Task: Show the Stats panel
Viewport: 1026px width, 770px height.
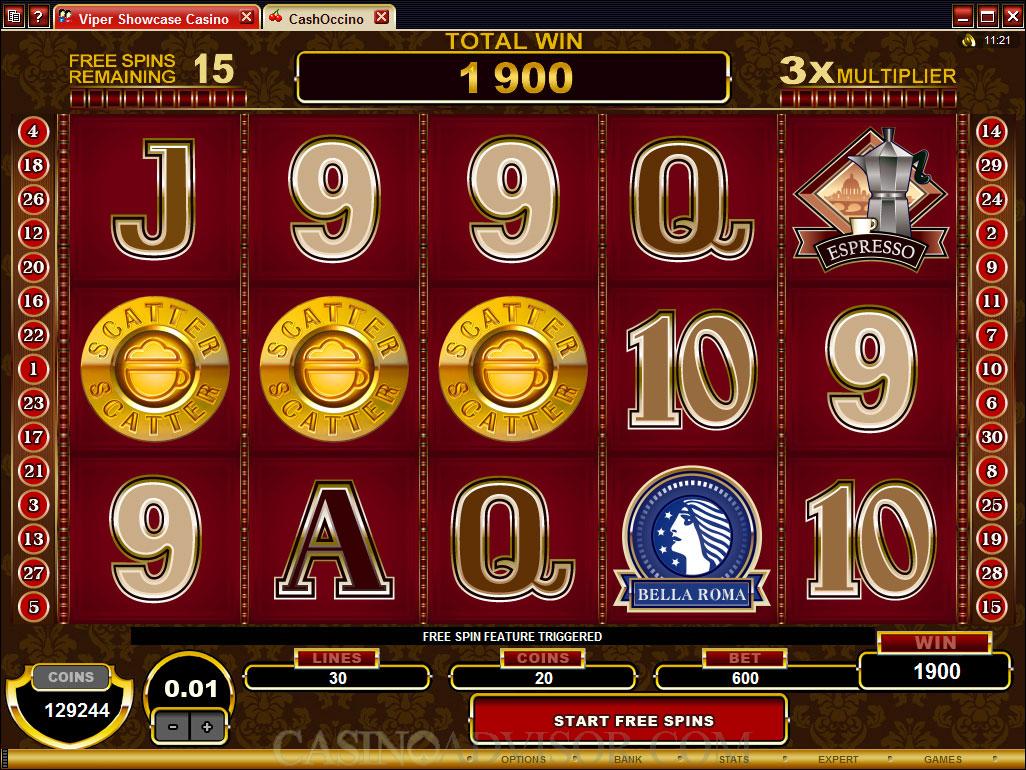Action: coord(733,760)
